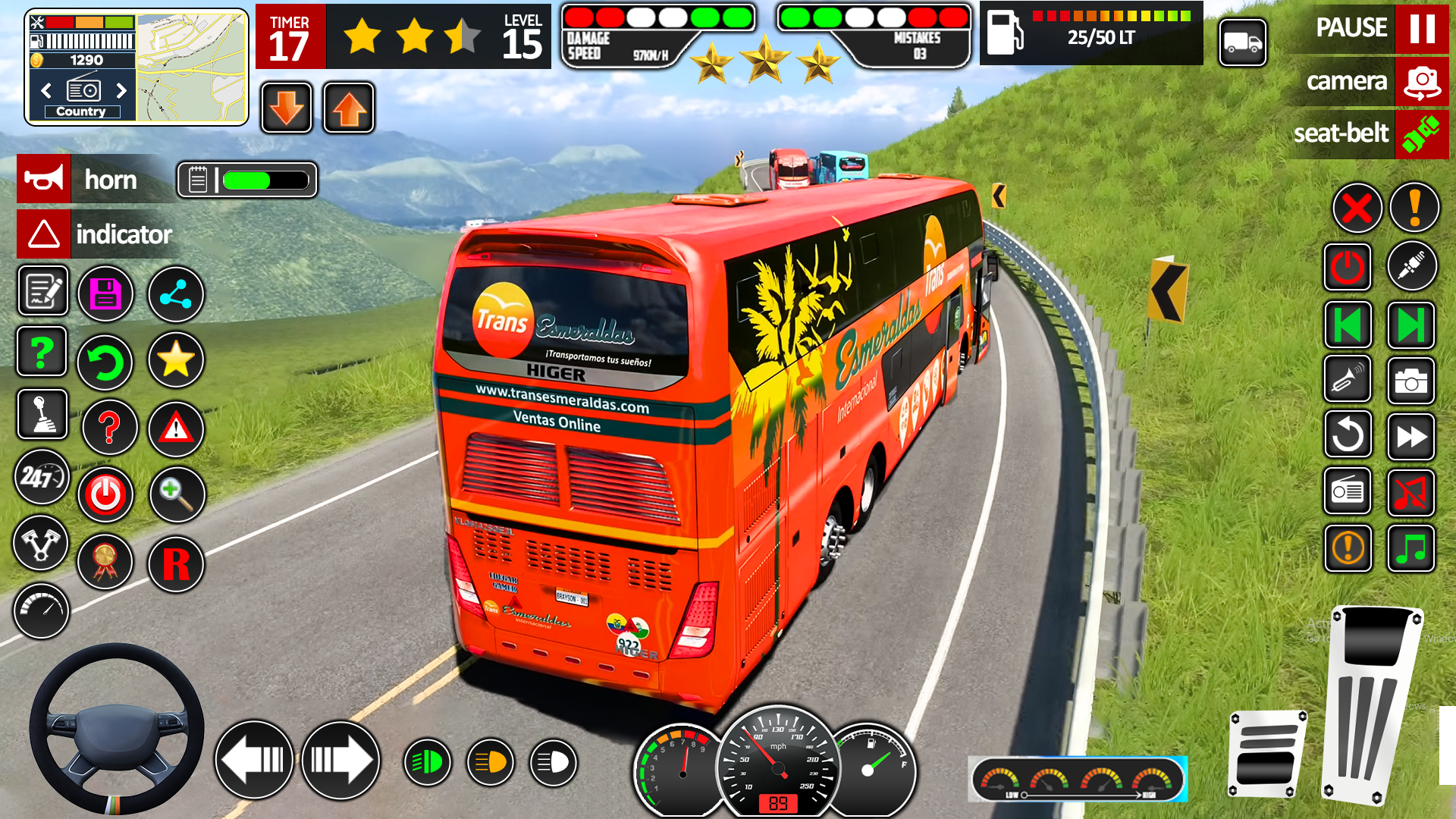The width and height of the screenshot is (1456, 819).
Task: Open the share icon
Action: [175, 294]
